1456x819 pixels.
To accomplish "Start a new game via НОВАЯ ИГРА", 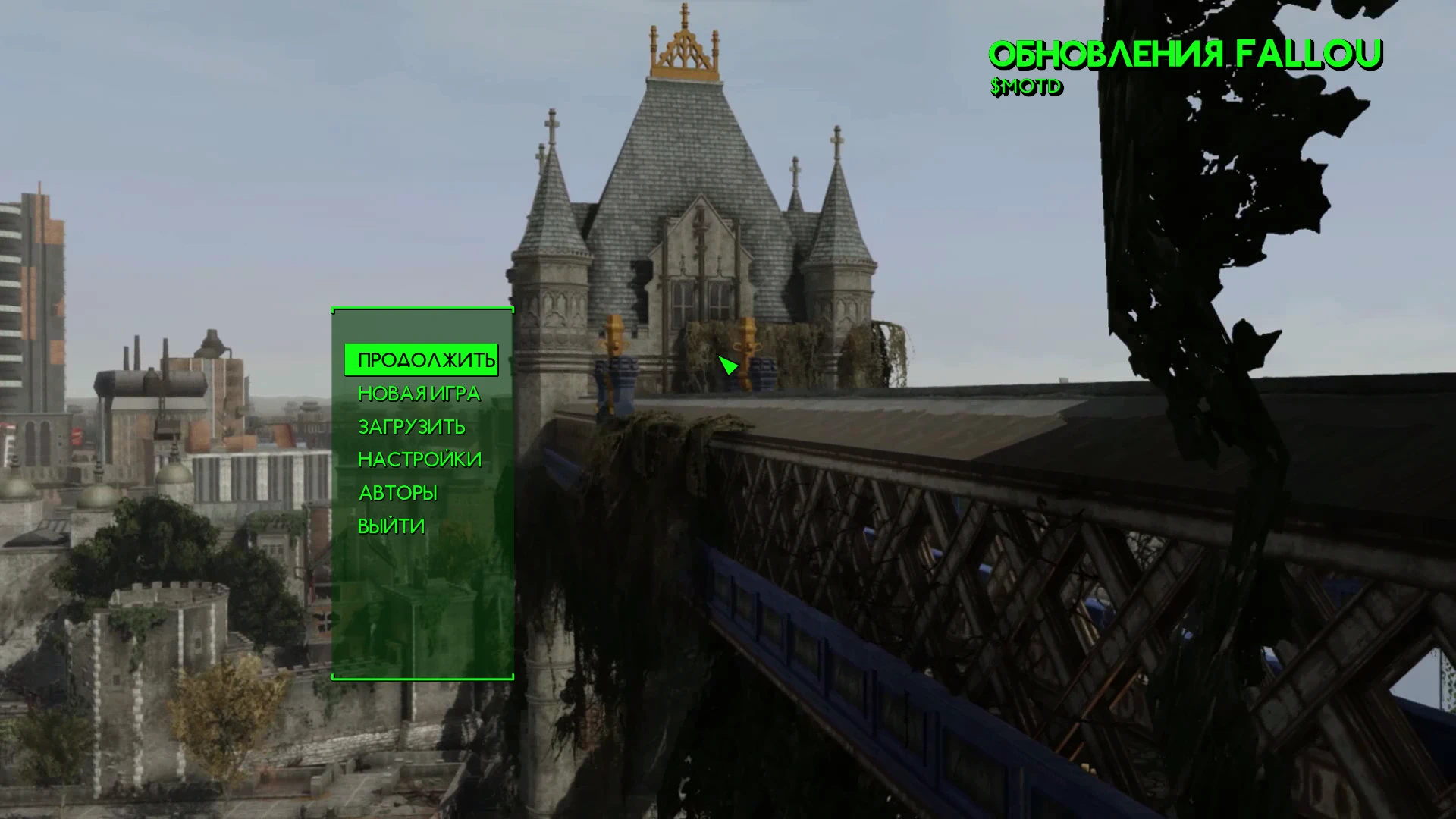I will click(x=418, y=394).
